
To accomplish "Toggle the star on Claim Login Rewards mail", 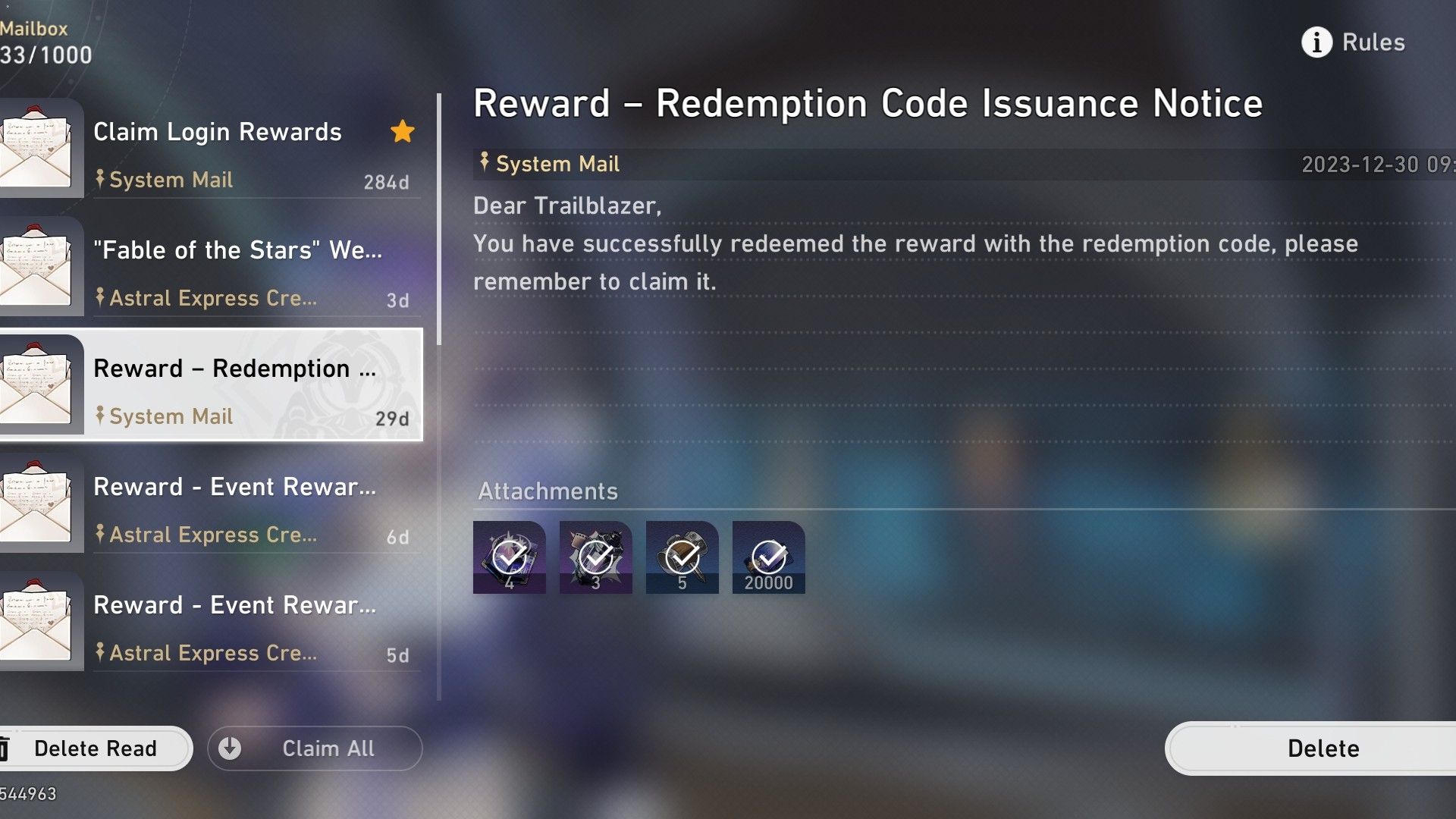I will pyautogui.click(x=403, y=131).
